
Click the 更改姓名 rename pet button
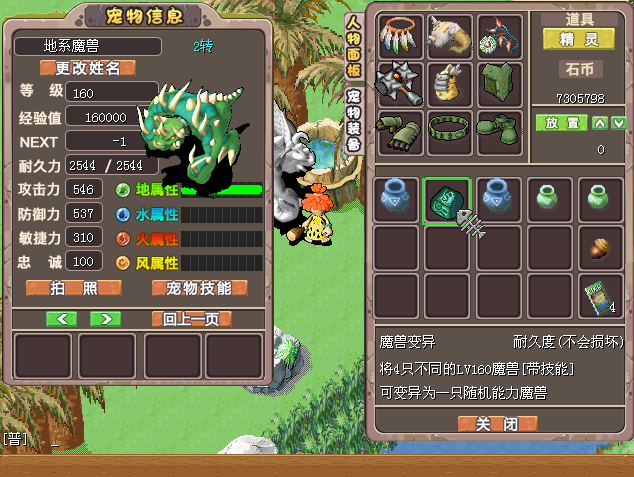tap(87, 68)
